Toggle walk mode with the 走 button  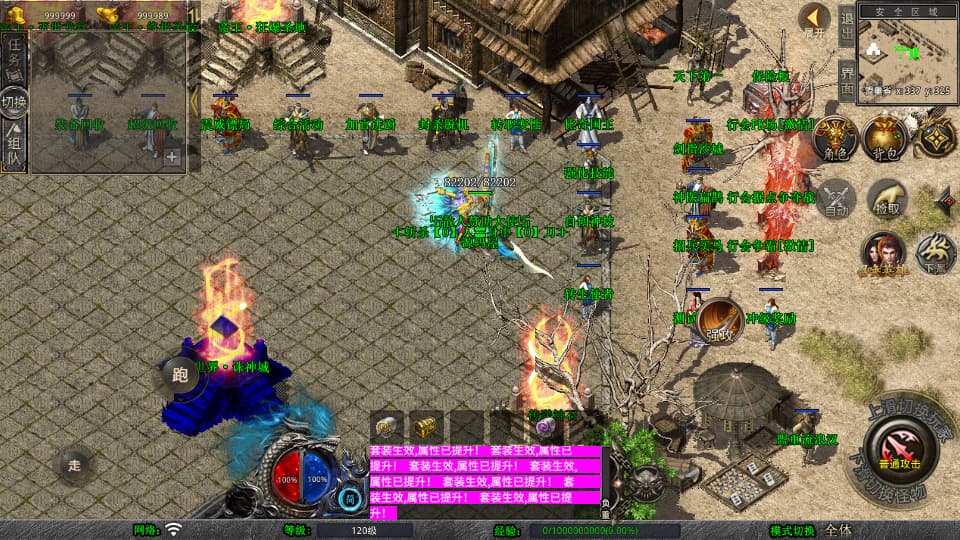coord(75,465)
